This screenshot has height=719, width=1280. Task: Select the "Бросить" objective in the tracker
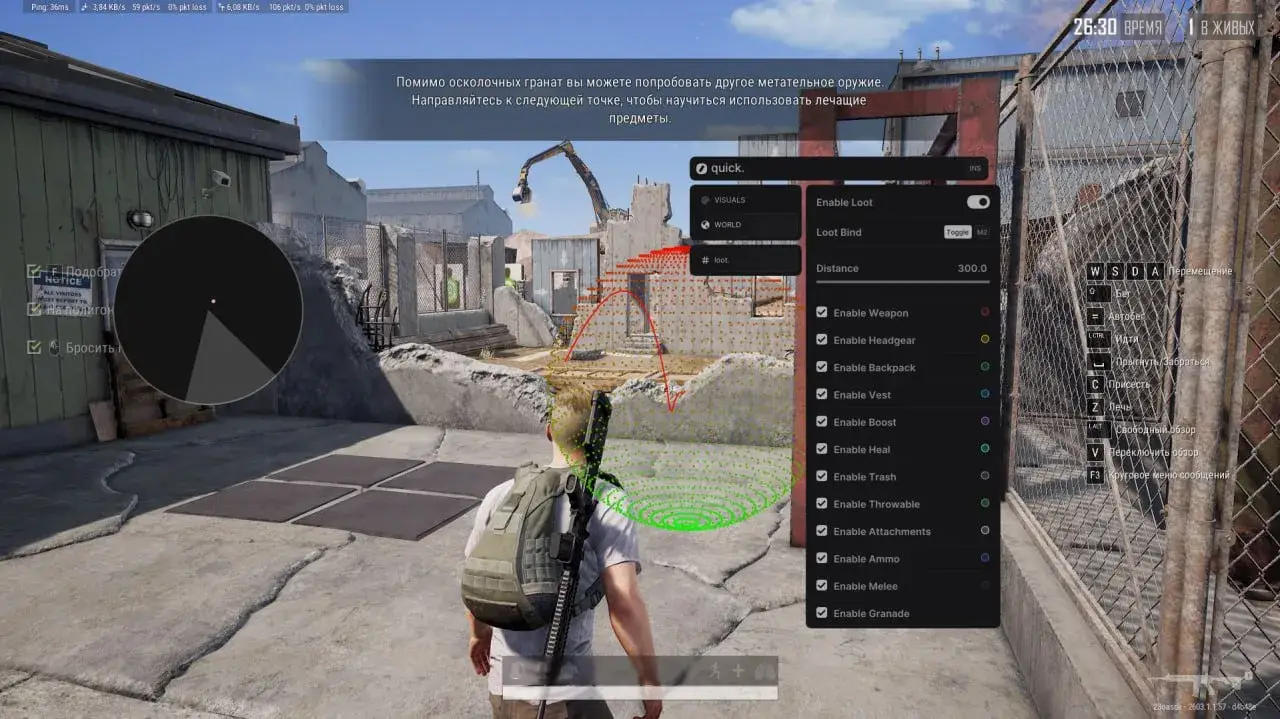[92, 348]
